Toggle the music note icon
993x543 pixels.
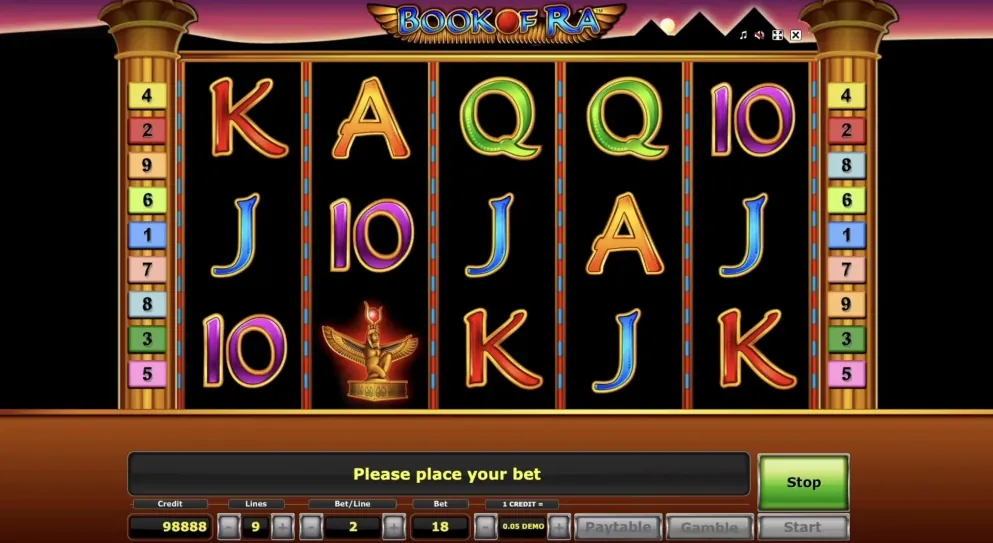[x=743, y=35]
